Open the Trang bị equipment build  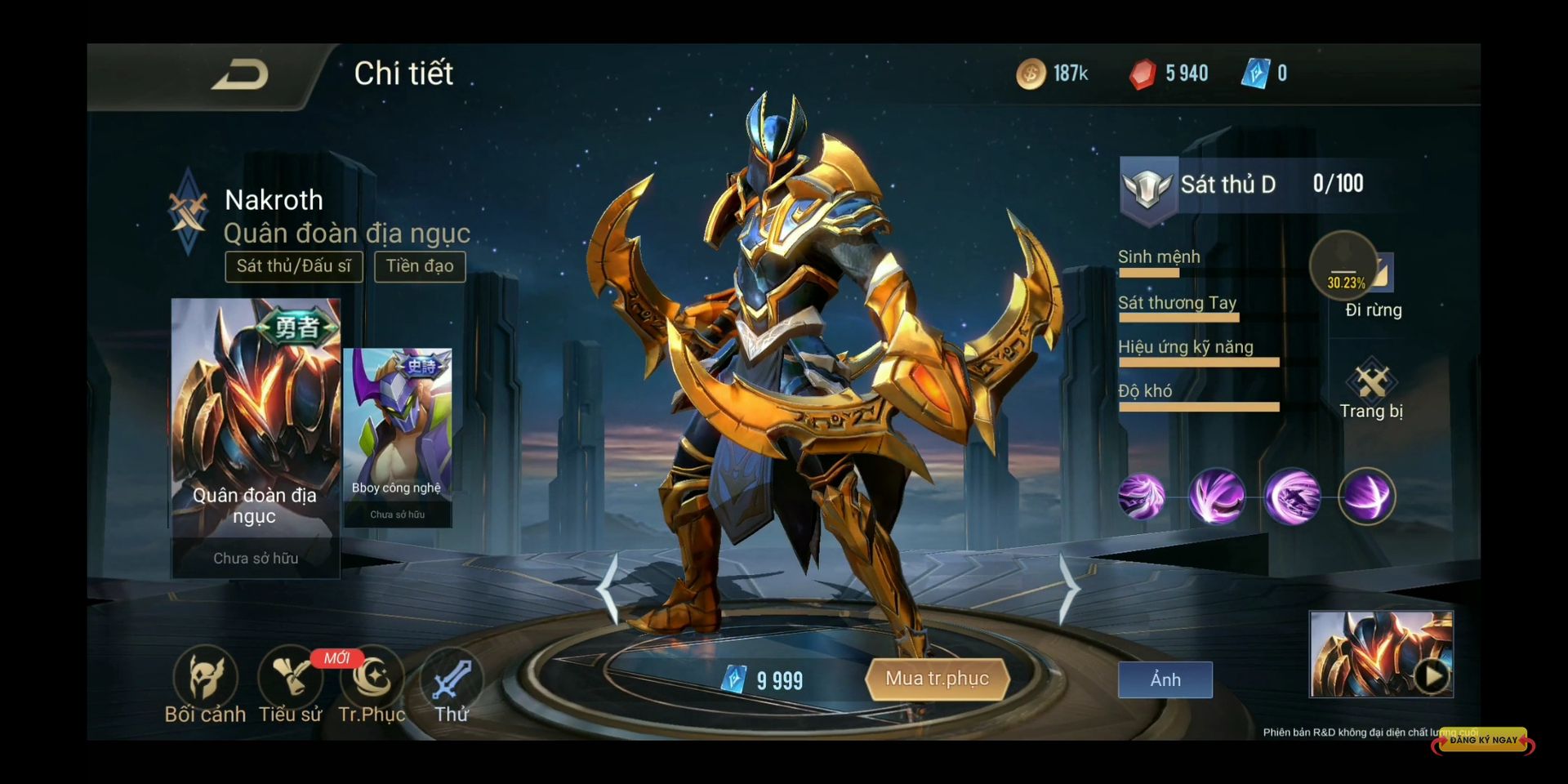[1371, 390]
